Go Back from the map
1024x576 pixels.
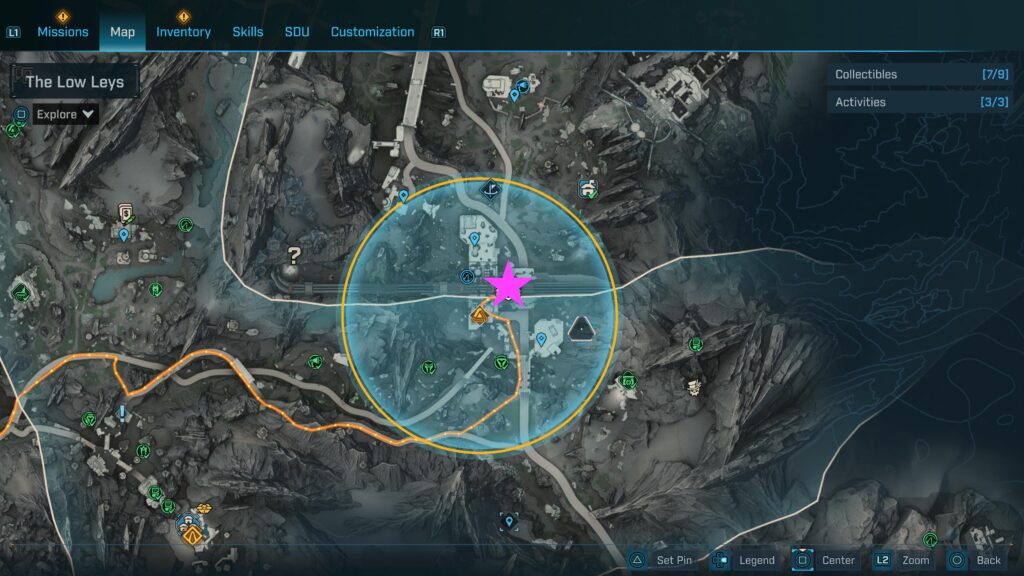click(975, 560)
